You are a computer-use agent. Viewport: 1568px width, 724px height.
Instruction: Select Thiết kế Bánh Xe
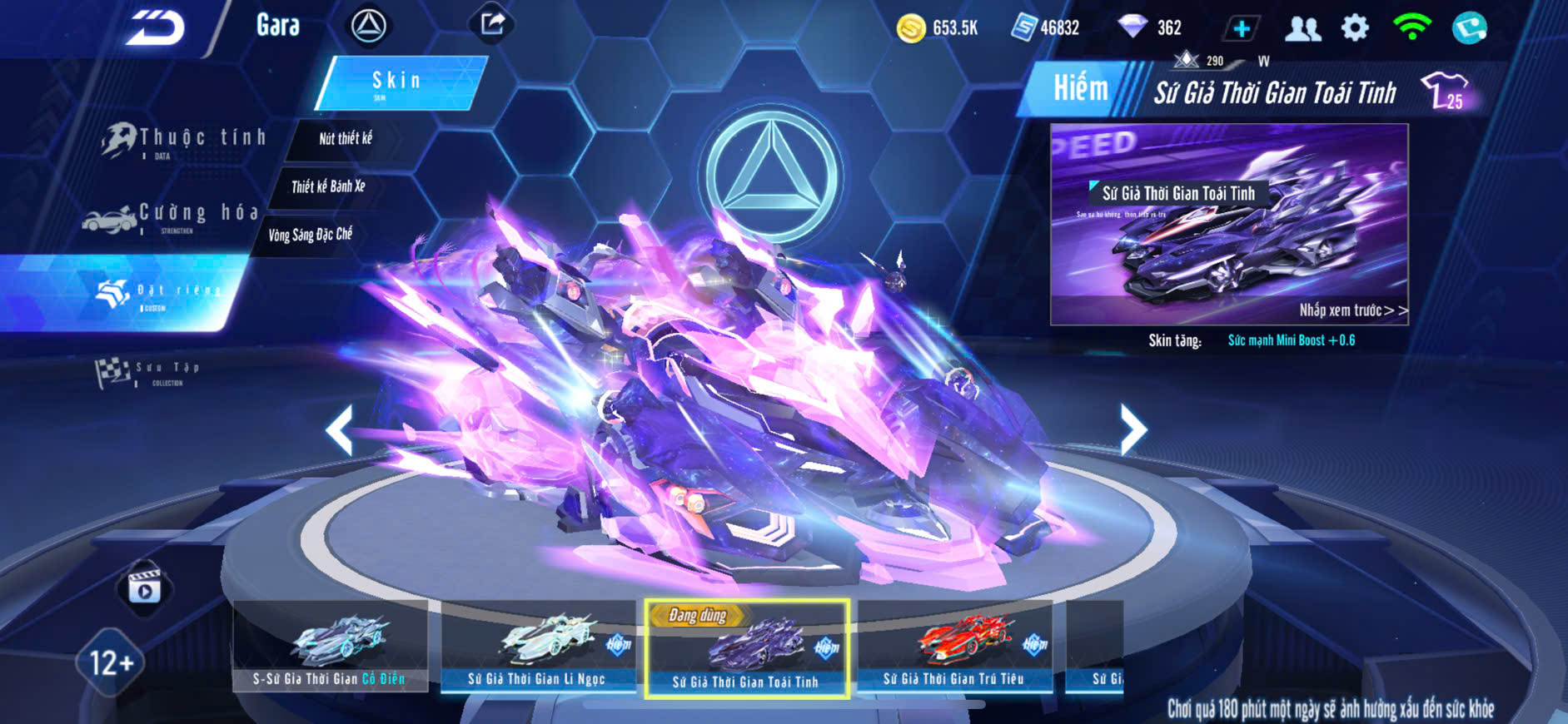click(328, 186)
